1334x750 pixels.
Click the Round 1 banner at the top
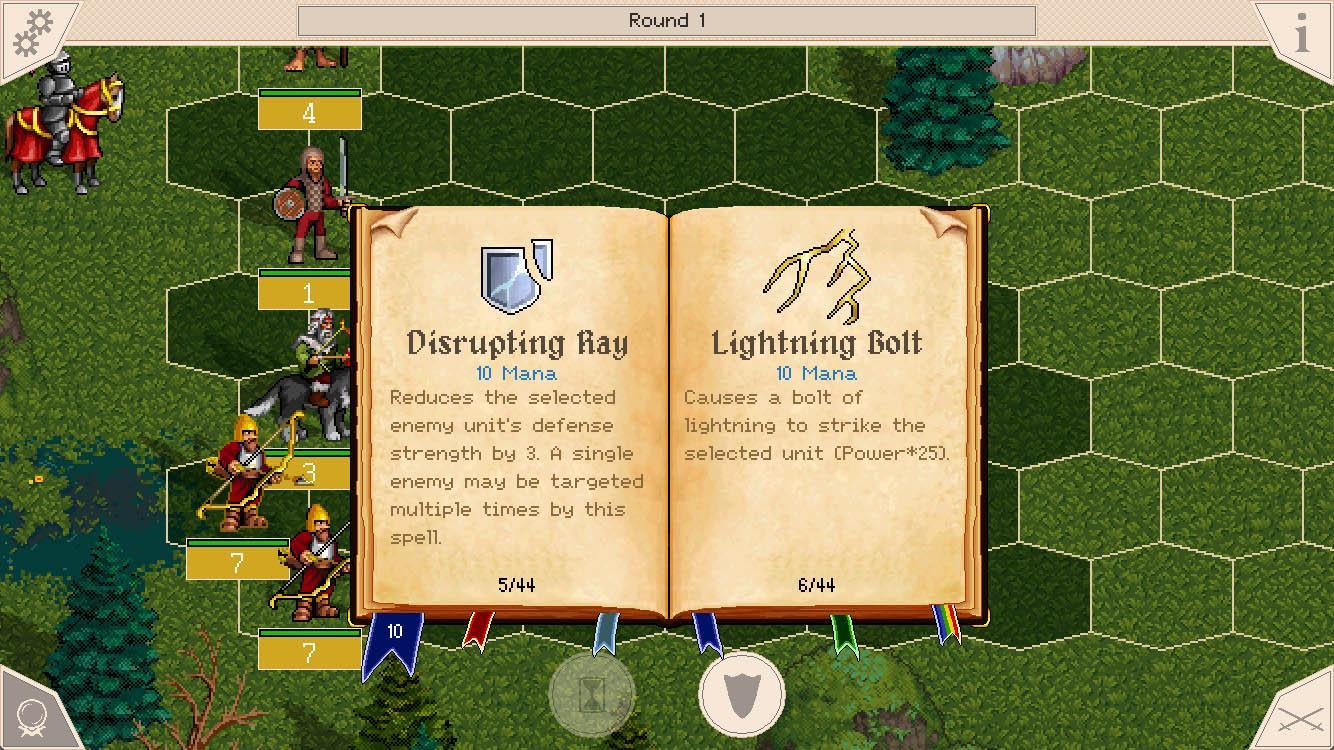pyautogui.click(x=666, y=18)
